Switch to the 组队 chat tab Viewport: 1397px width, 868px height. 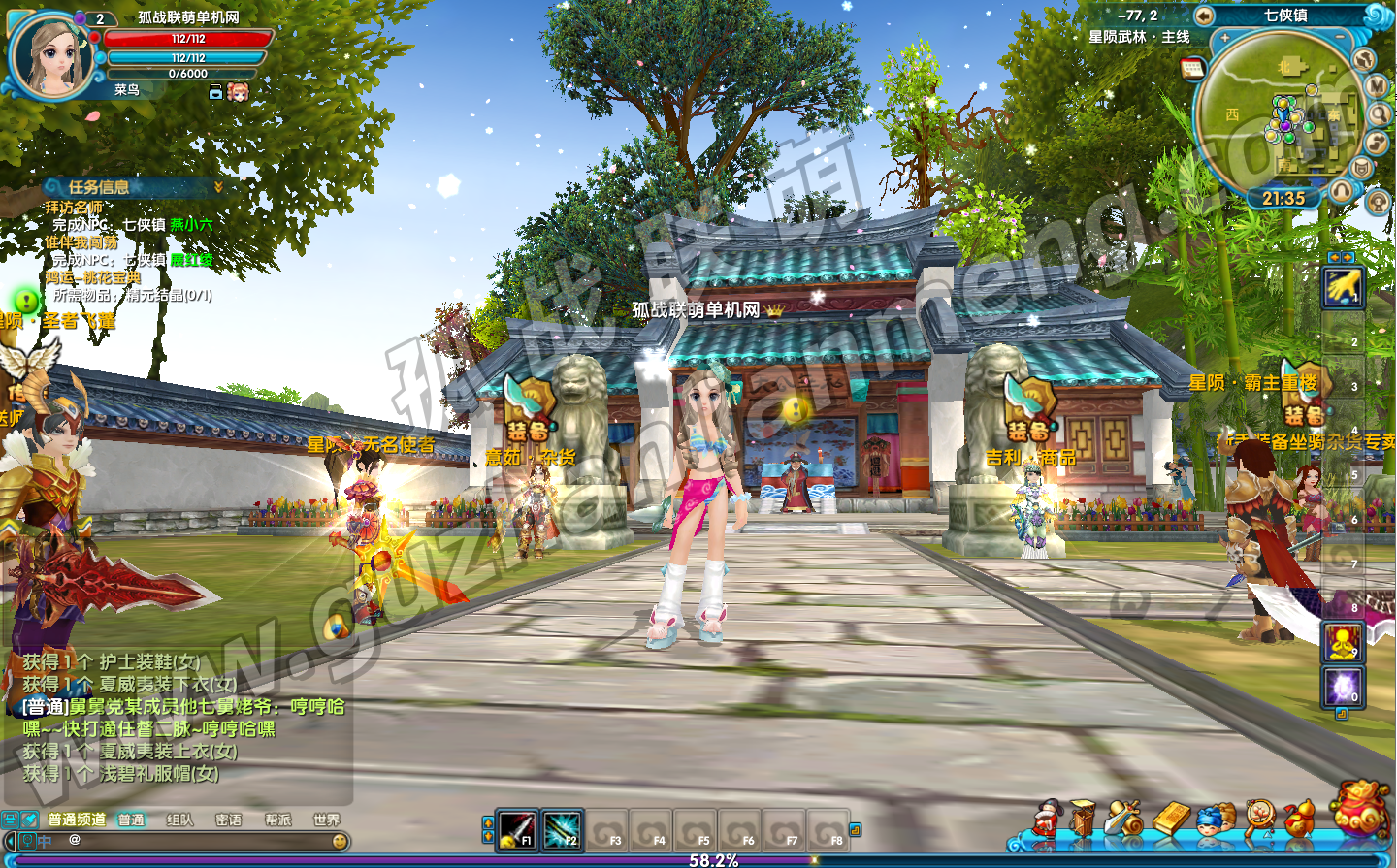click(x=179, y=820)
